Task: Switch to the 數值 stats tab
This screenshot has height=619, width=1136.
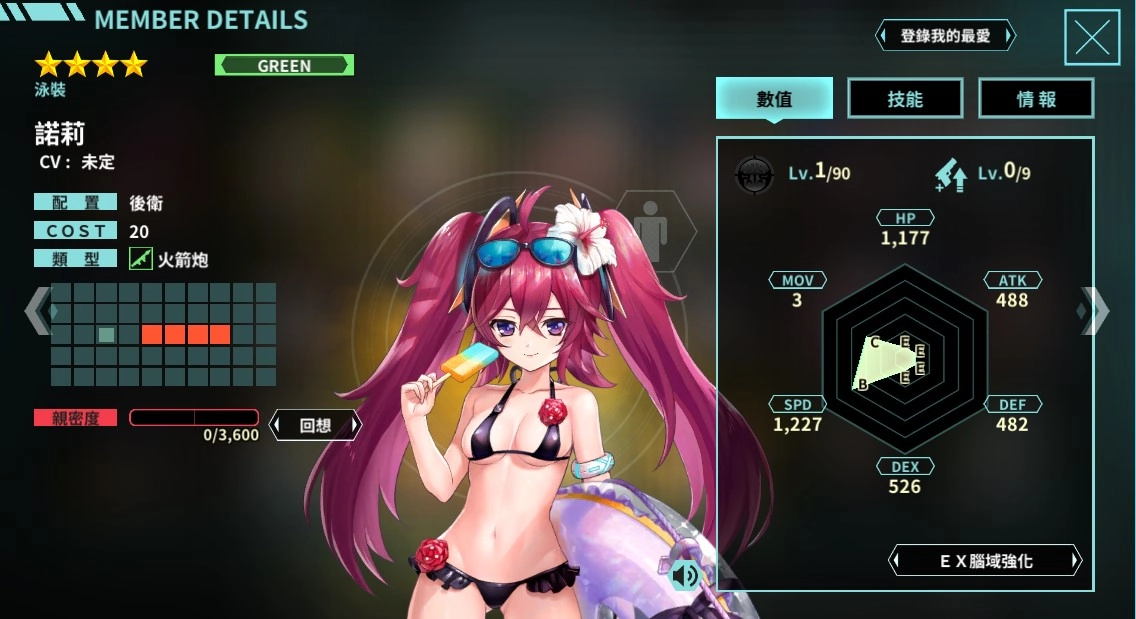Action: point(774,99)
